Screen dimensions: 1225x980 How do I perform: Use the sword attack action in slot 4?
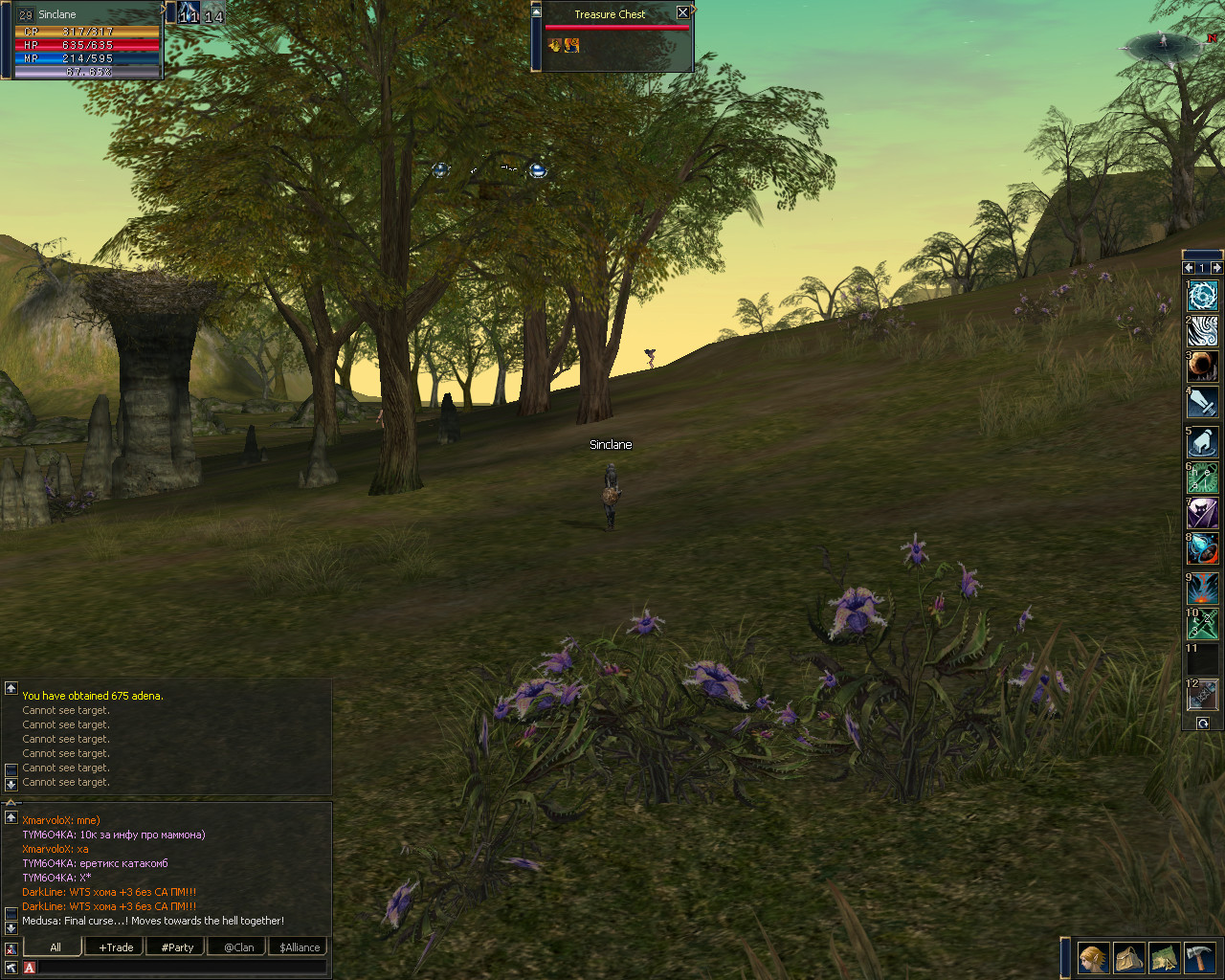[x=1203, y=402]
